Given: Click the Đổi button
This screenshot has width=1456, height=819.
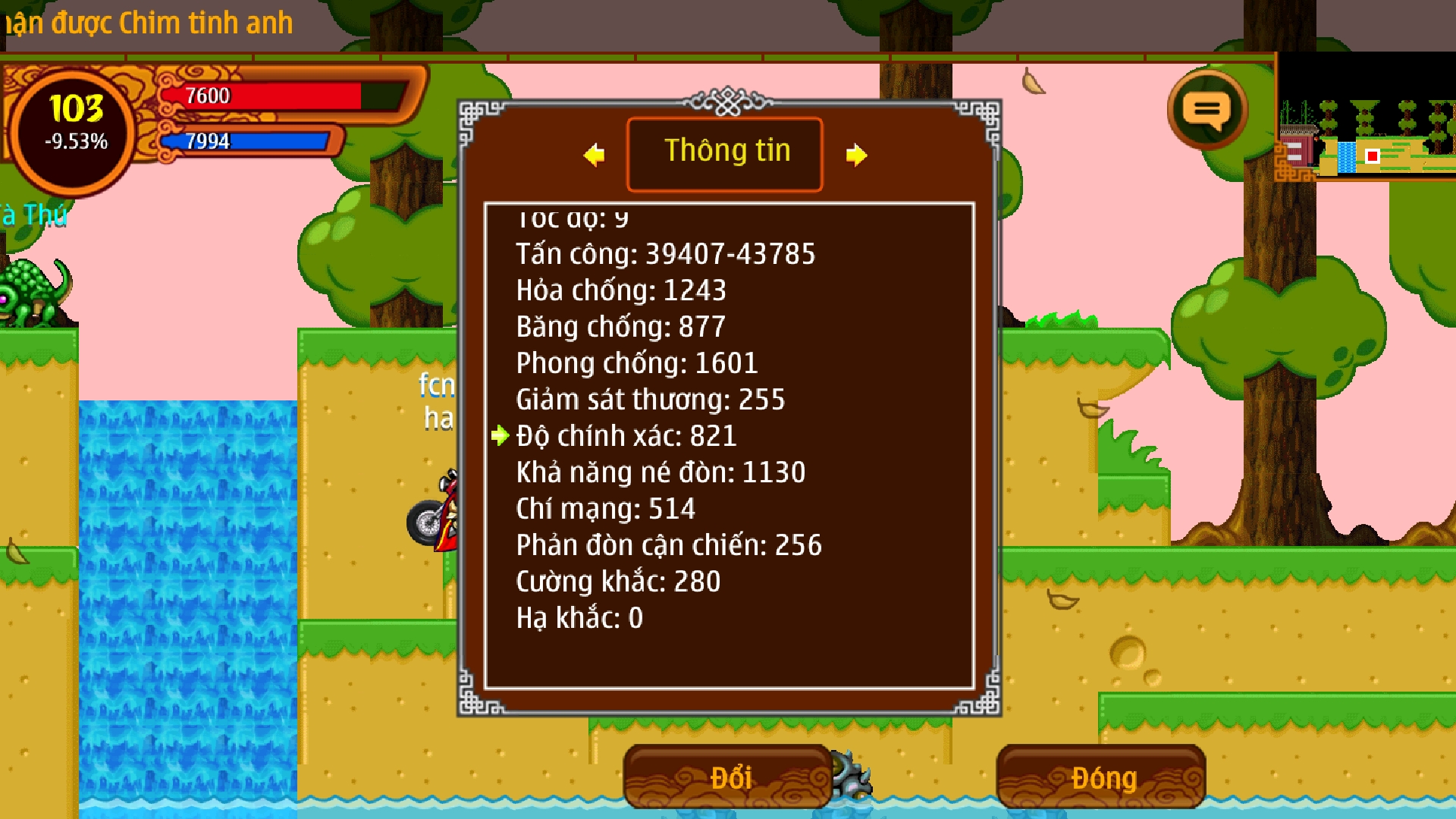Looking at the screenshot, I should (x=728, y=777).
